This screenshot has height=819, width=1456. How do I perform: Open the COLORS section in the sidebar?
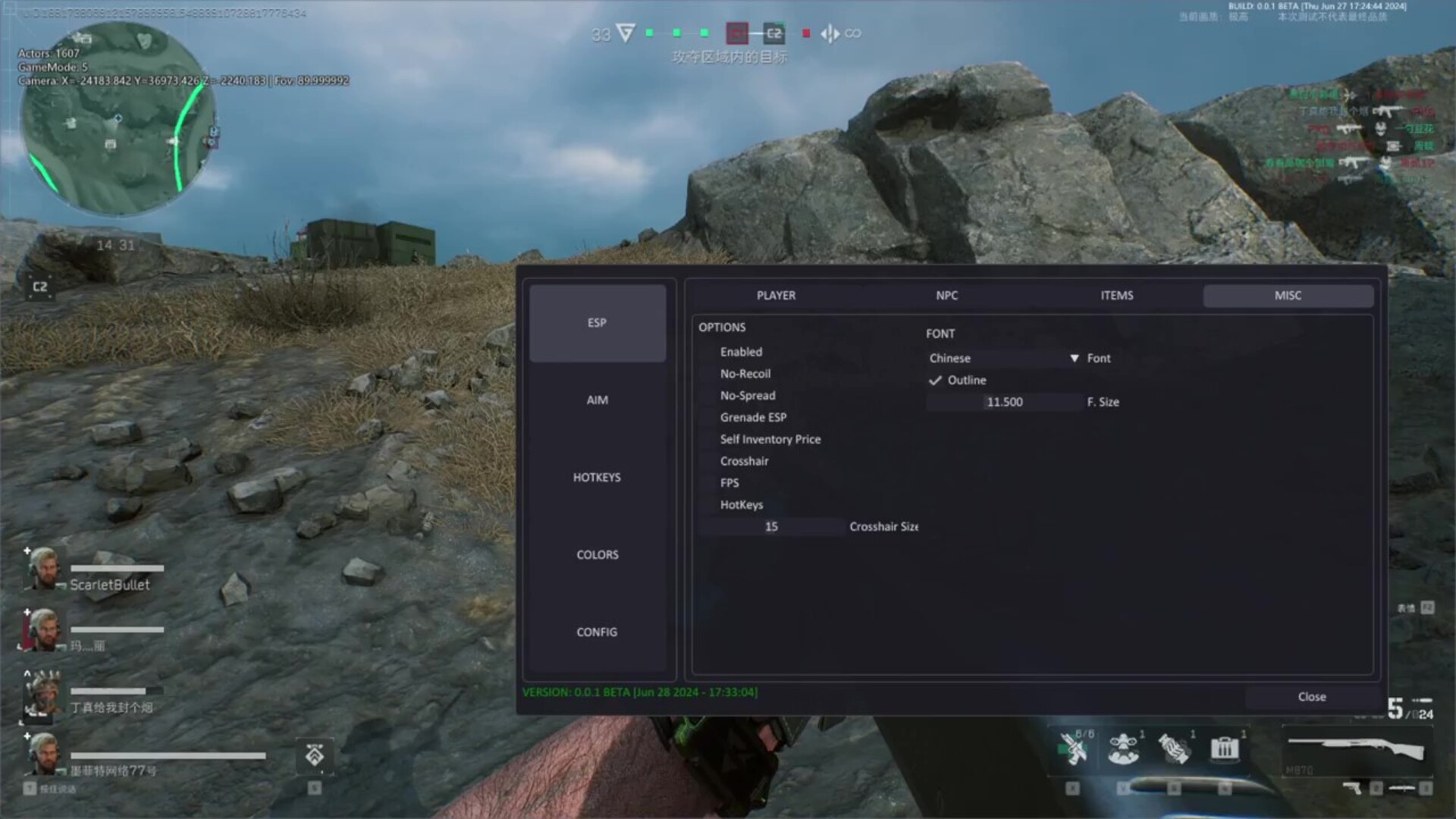(597, 554)
